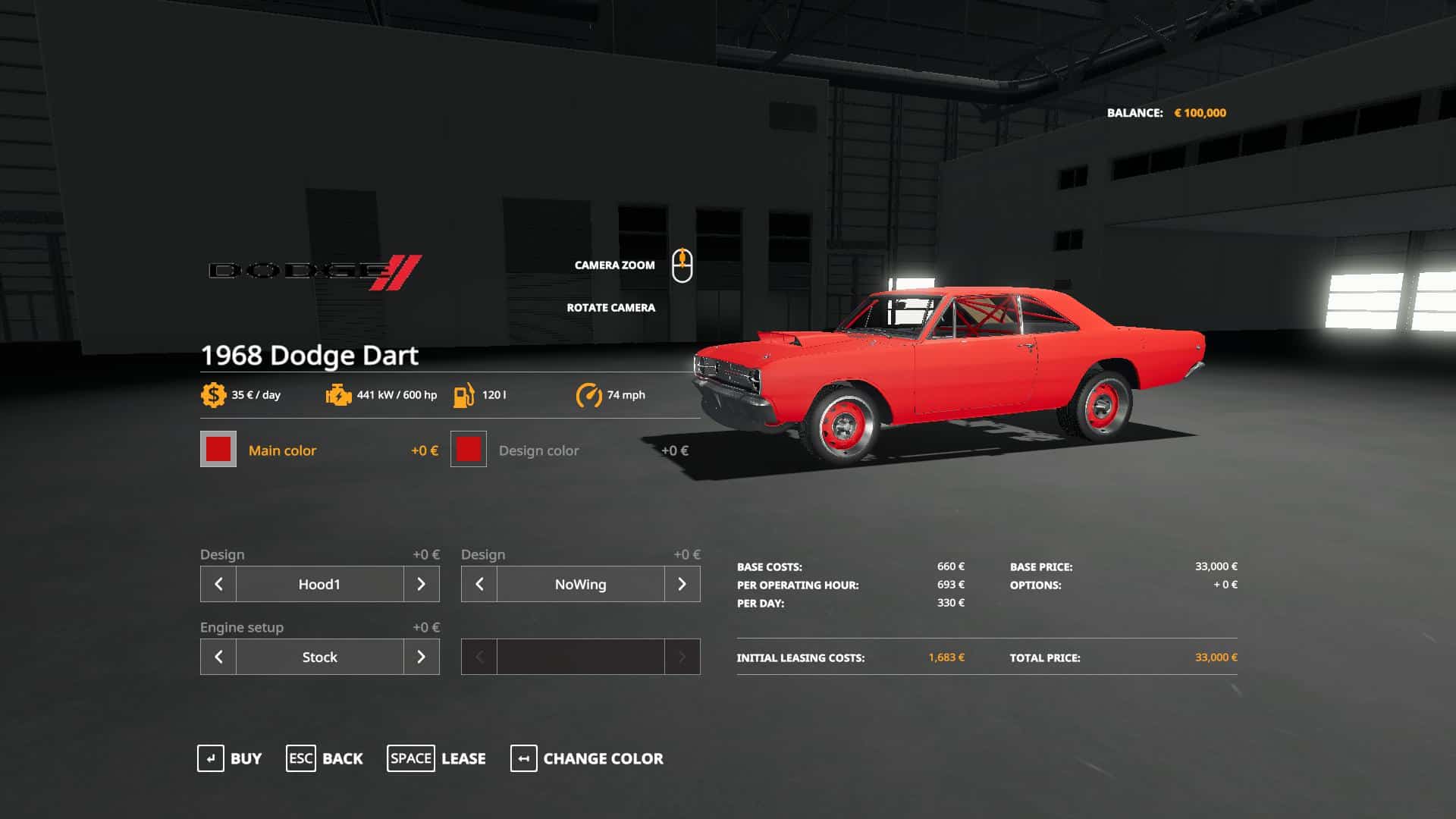This screenshot has width=1456, height=819.
Task: Buy the 1968 Dodge Dart
Action: (x=230, y=758)
